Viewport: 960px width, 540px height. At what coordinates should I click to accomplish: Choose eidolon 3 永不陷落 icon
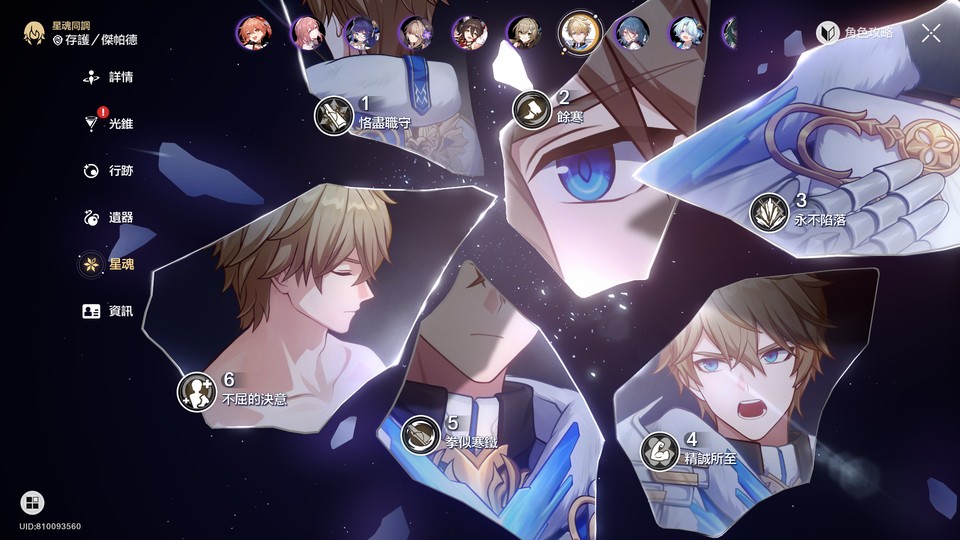point(769,212)
